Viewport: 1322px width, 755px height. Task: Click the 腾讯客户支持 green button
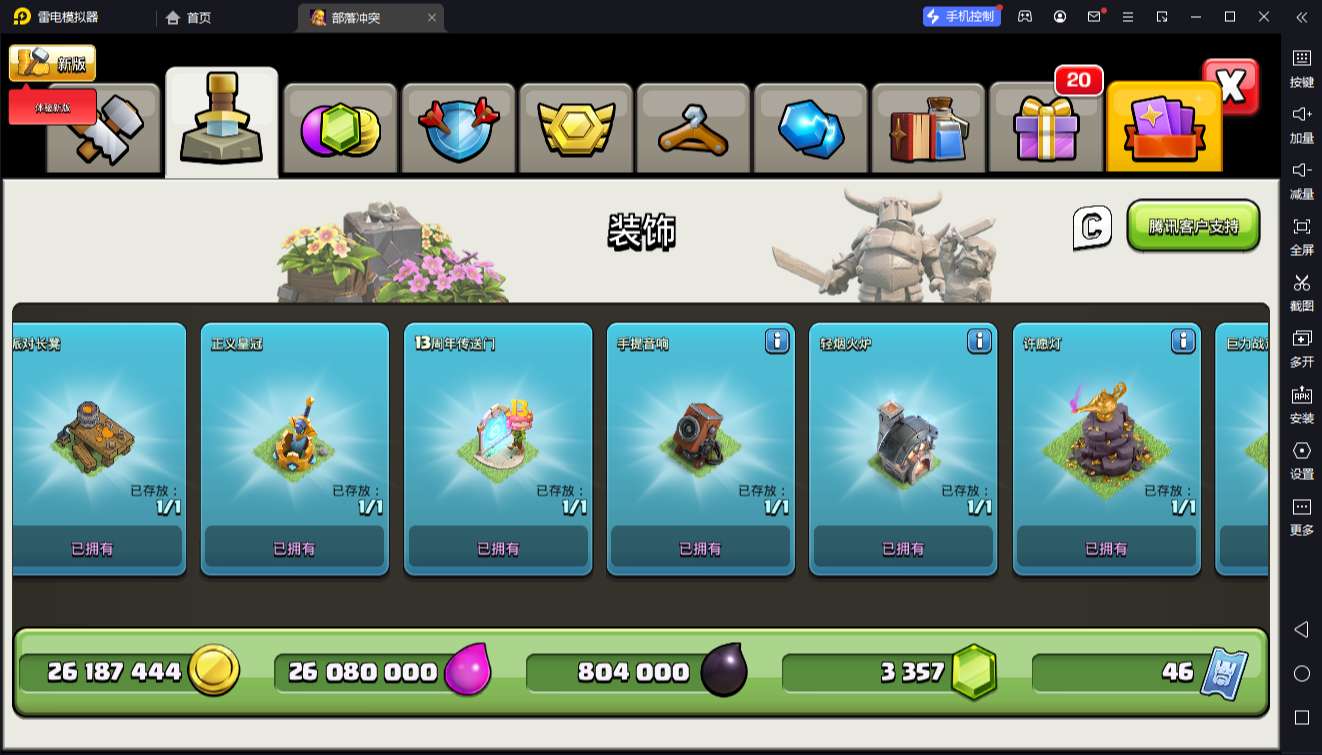pos(1192,226)
